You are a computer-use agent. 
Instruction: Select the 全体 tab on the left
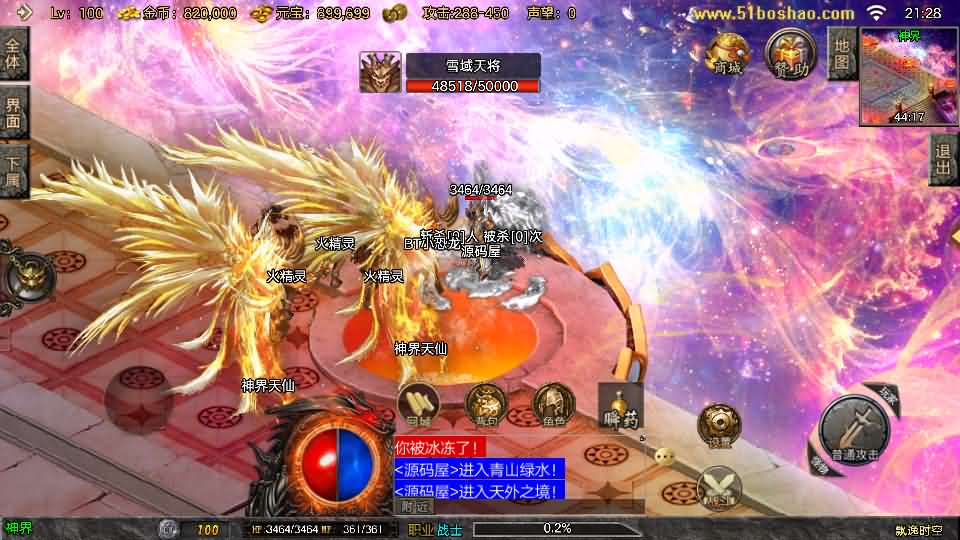click(14, 54)
